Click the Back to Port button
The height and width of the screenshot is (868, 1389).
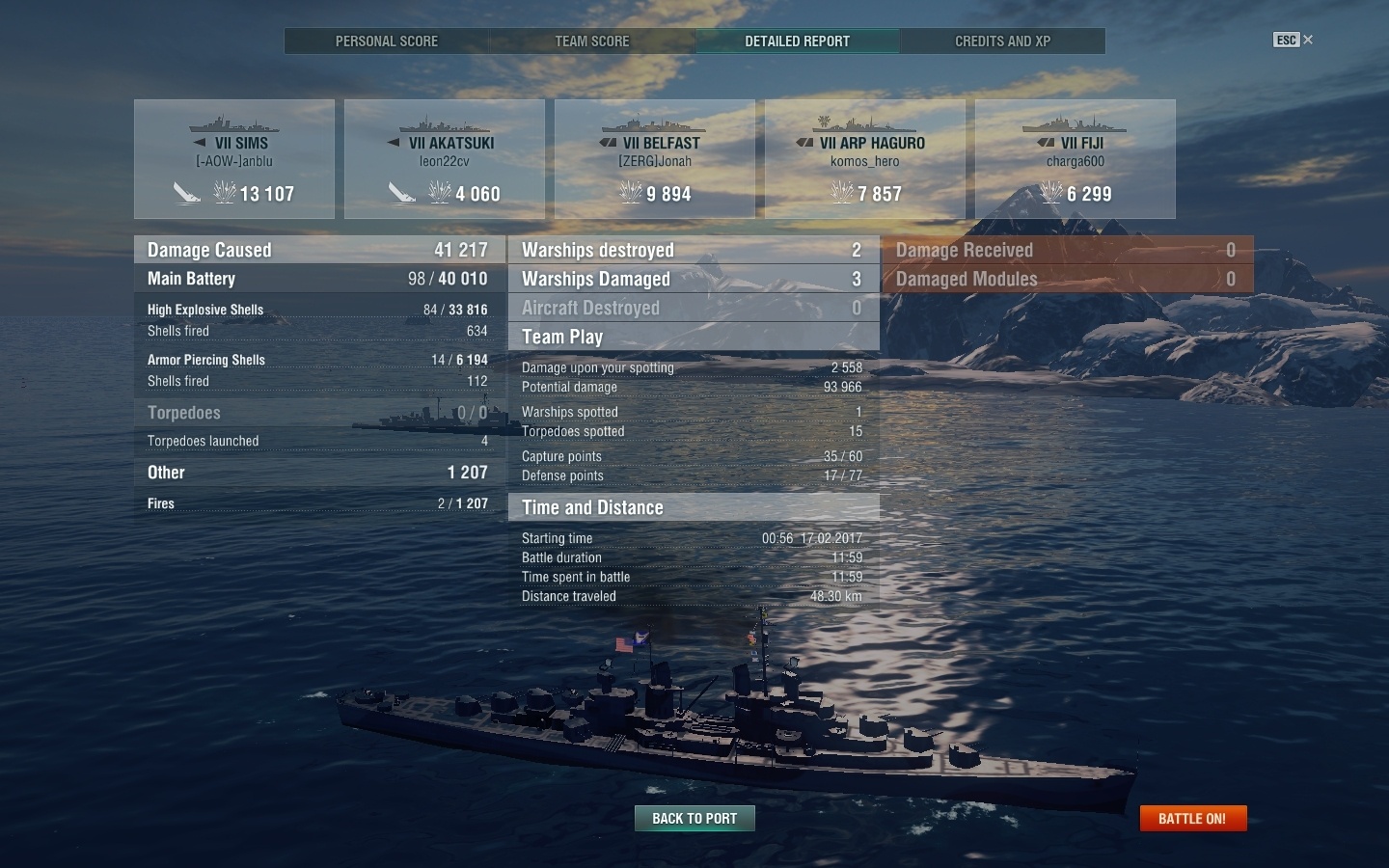(694, 819)
